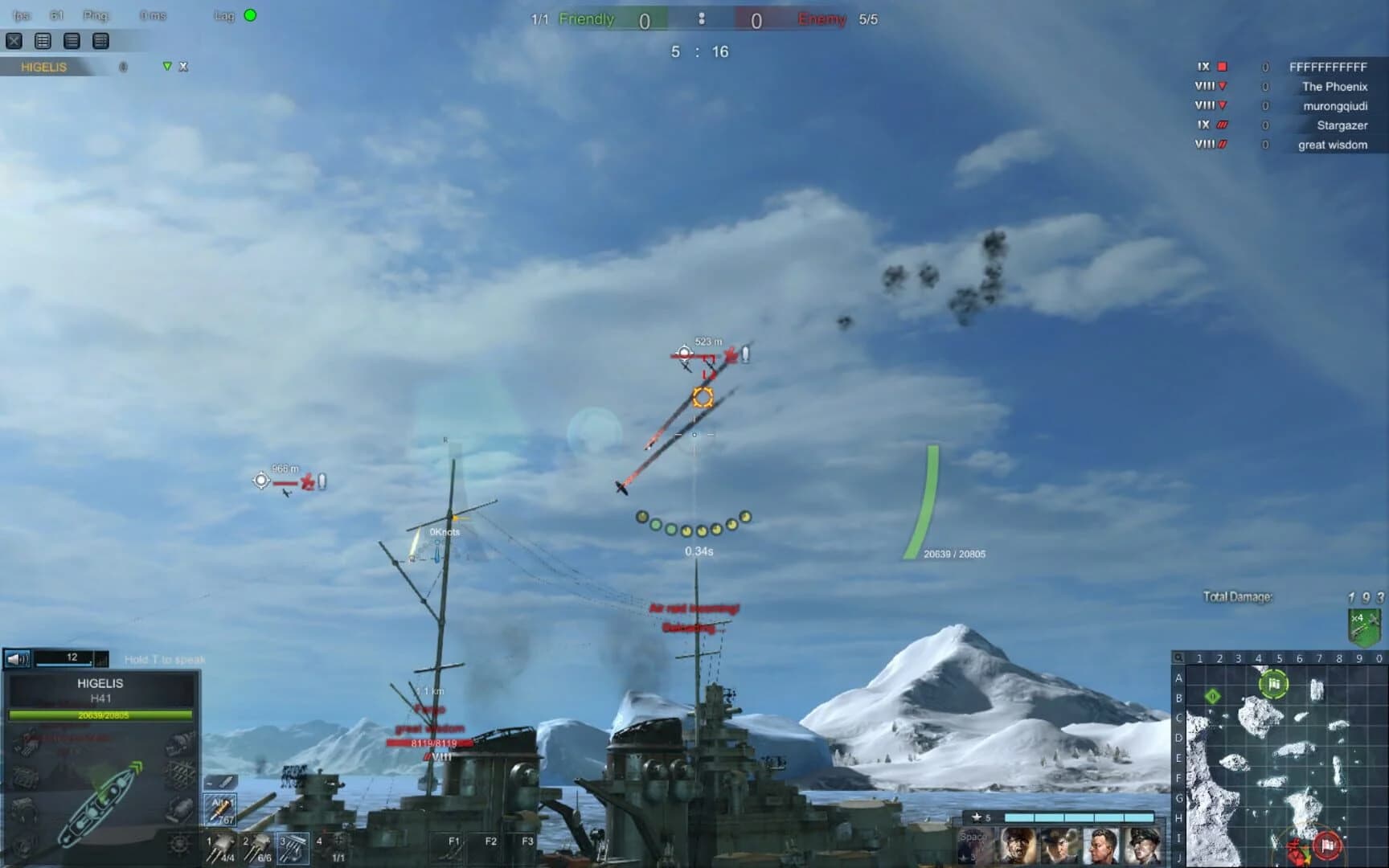Open the minimap zoom magnifier control
This screenshot has height=868, width=1389.
click(1178, 658)
